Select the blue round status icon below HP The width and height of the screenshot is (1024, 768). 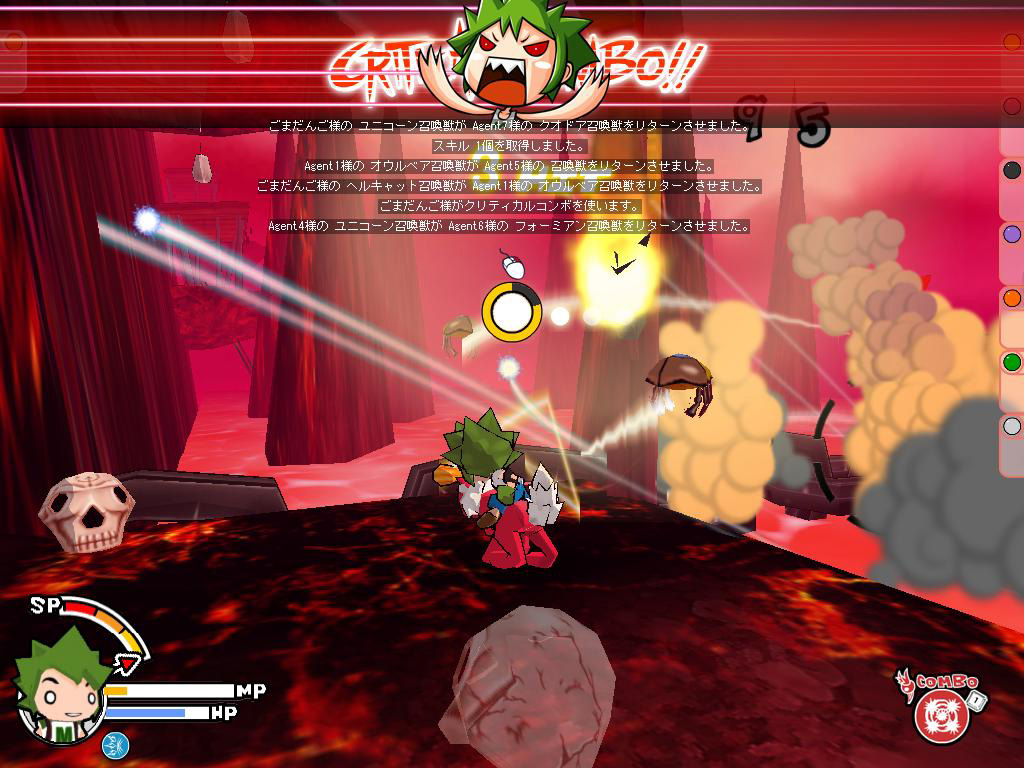point(113,744)
